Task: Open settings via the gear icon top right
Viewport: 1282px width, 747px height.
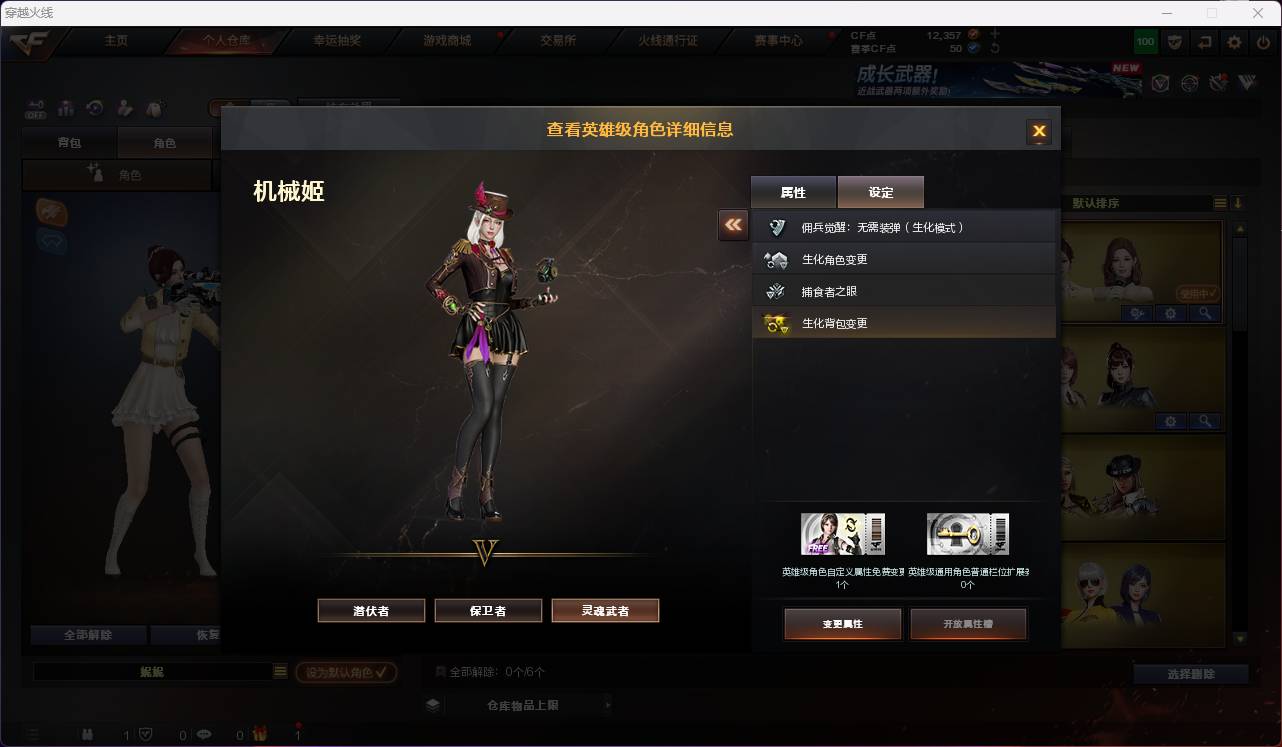Action: (1233, 42)
